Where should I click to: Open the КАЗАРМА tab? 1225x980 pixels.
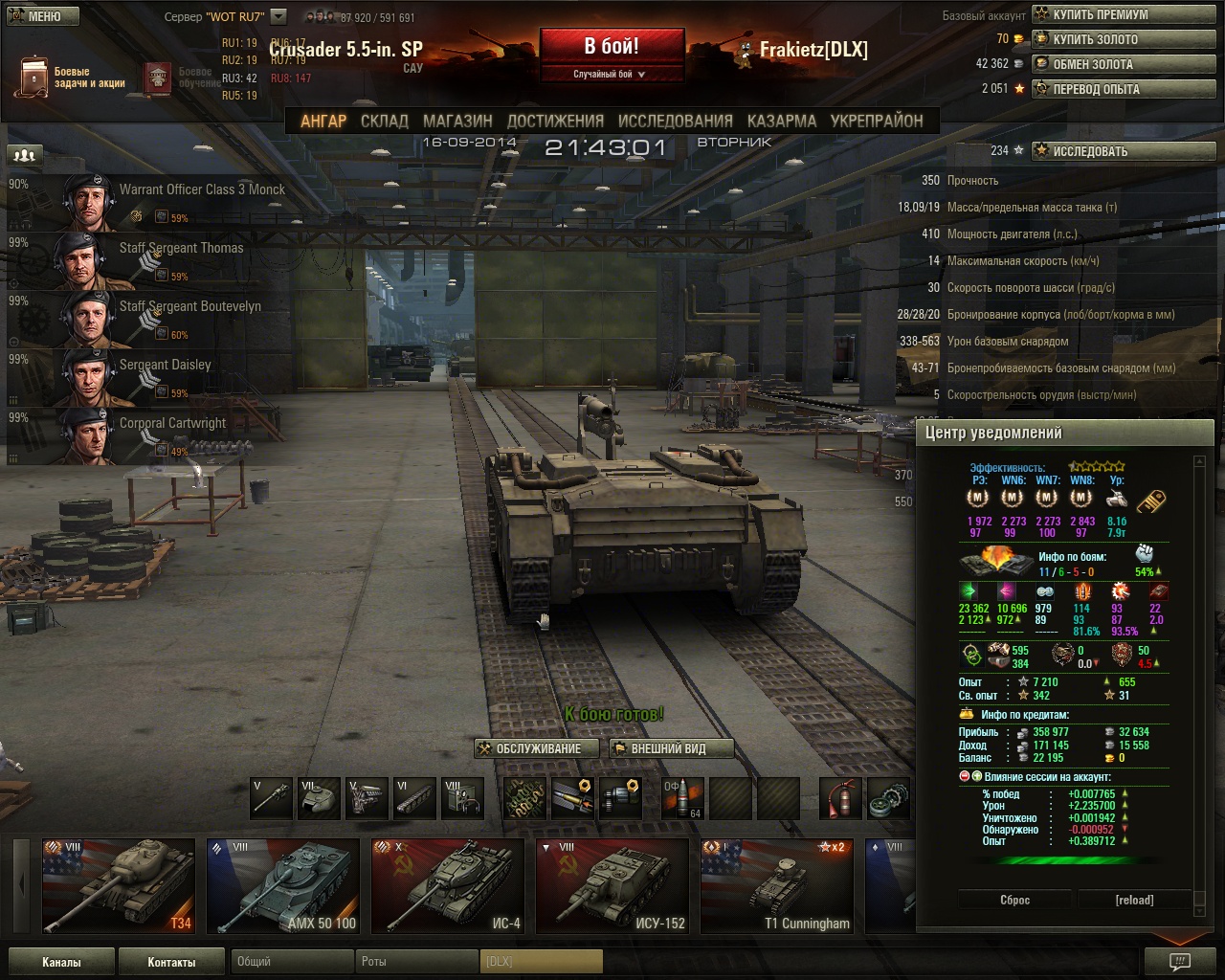tap(782, 122)
